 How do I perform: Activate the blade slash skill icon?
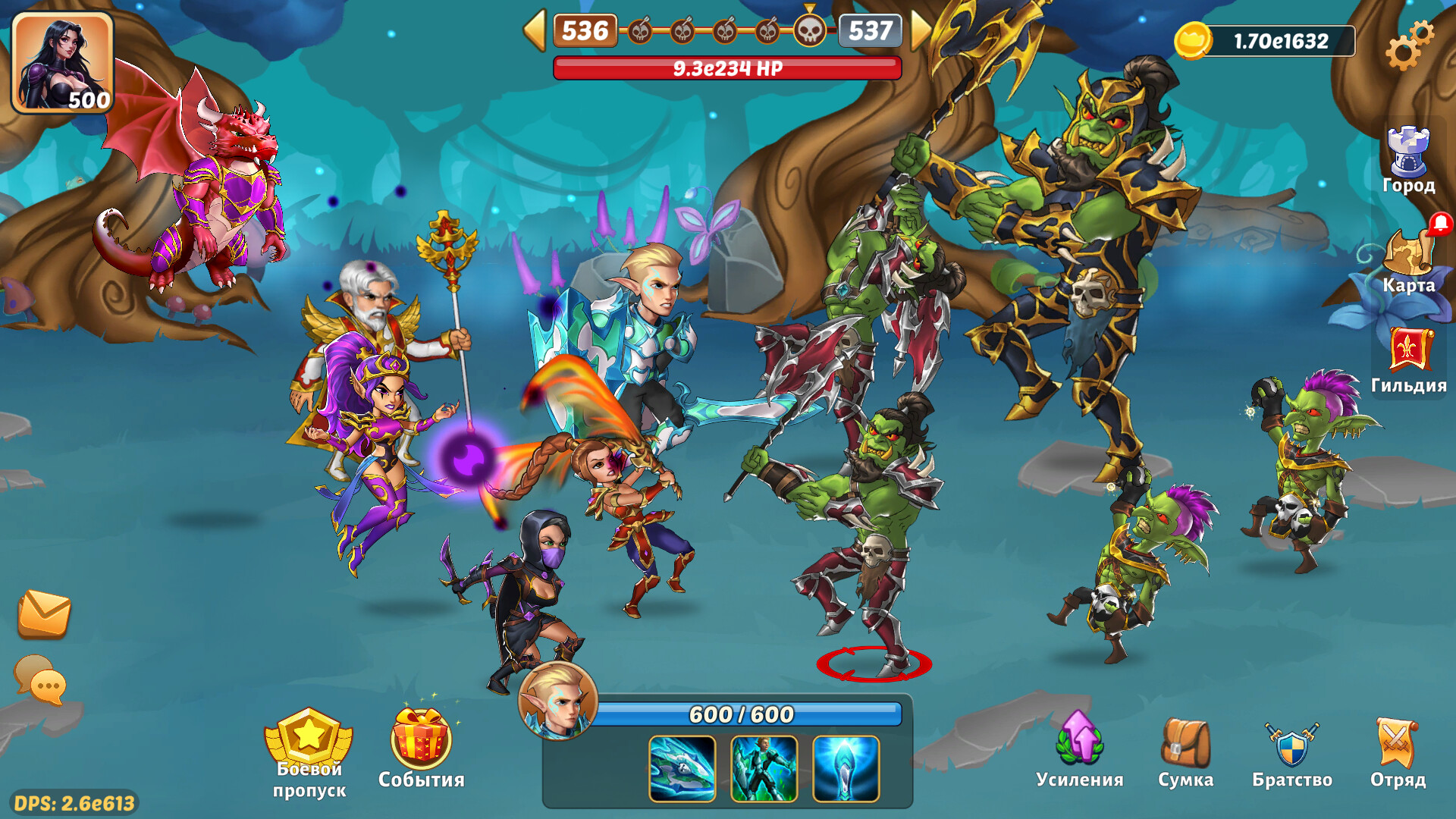pos(682,768)
